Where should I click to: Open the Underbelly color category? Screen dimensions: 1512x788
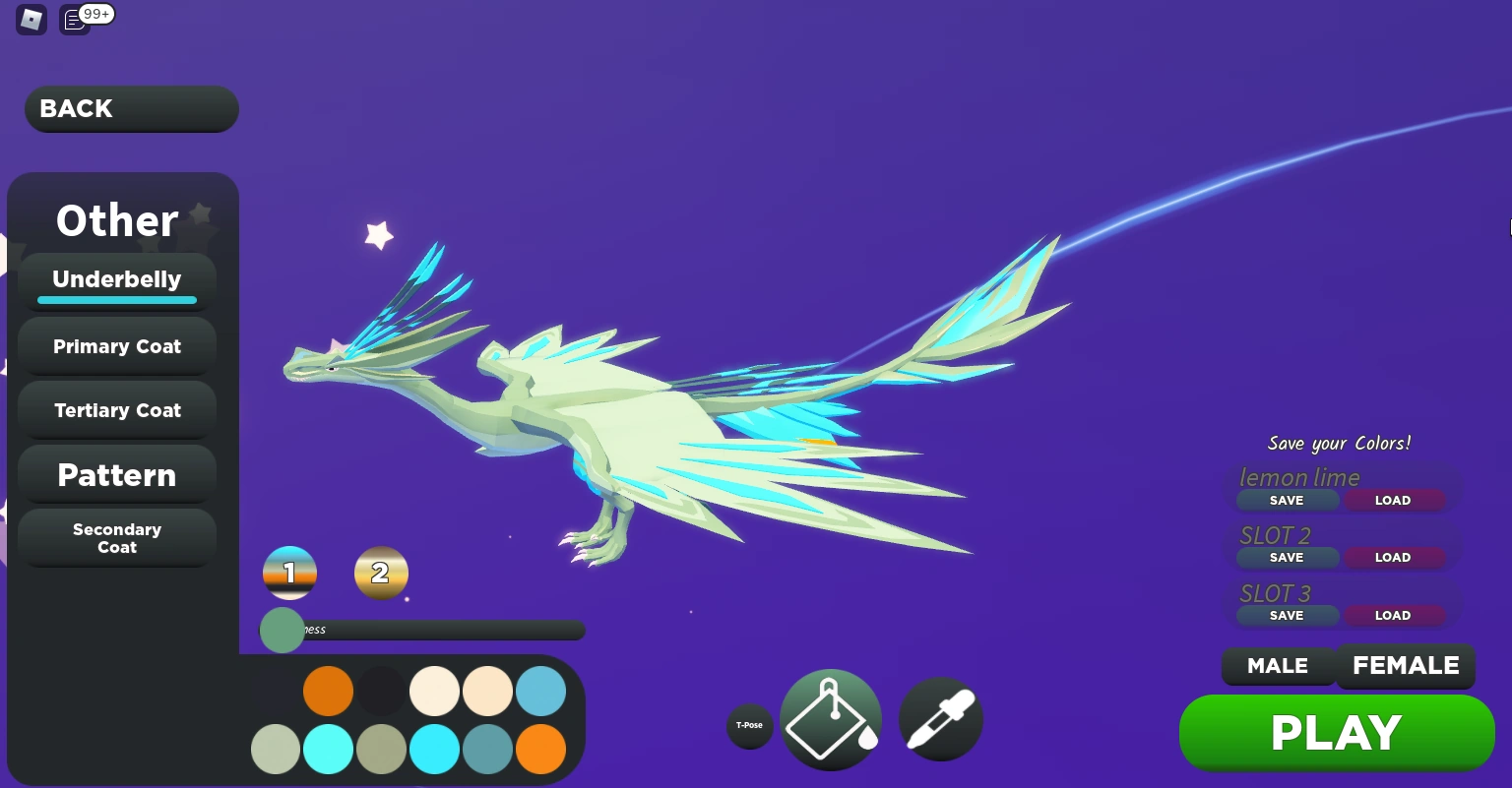click(x=116, y=279)
